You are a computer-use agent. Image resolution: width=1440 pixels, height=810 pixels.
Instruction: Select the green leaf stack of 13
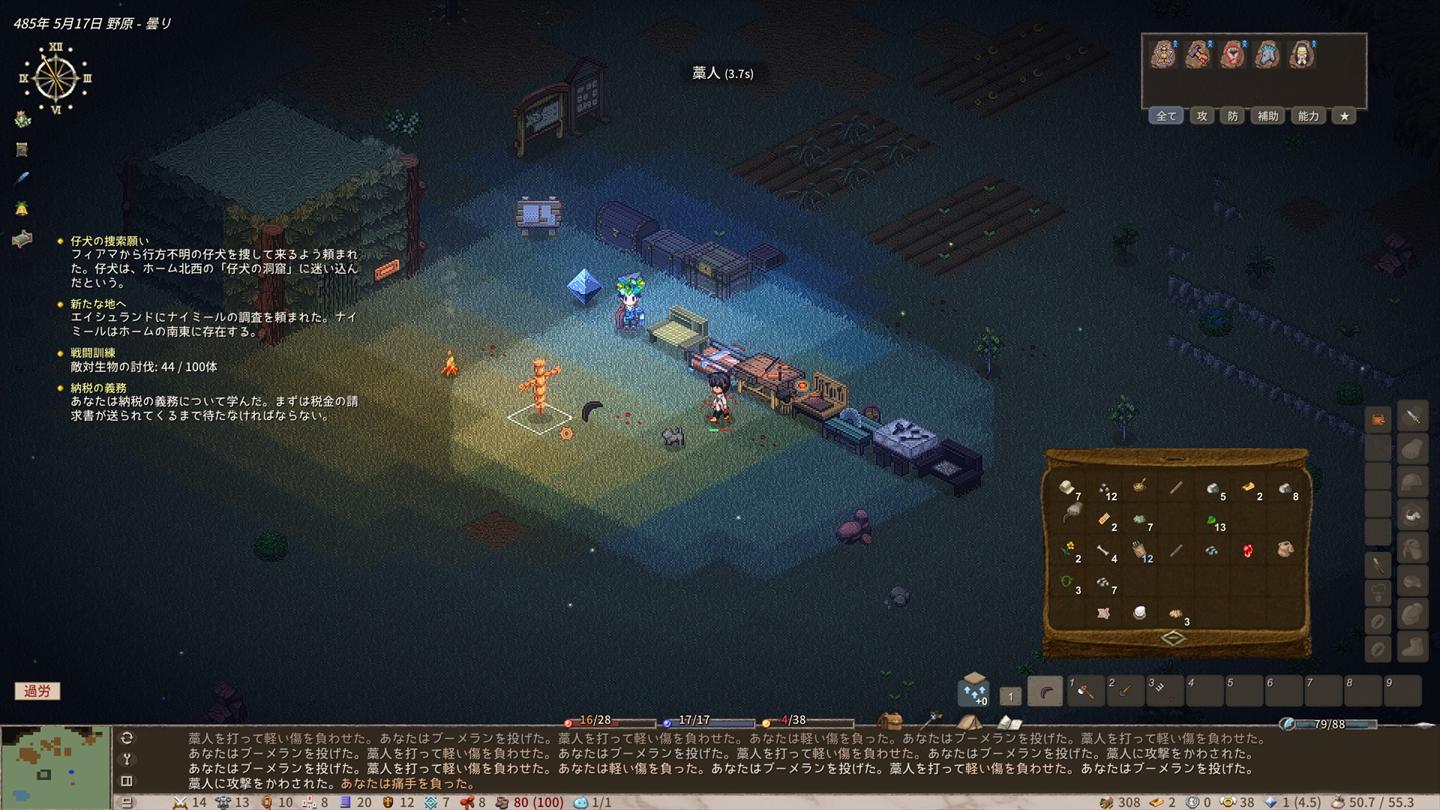click(x=1212, y=520)
